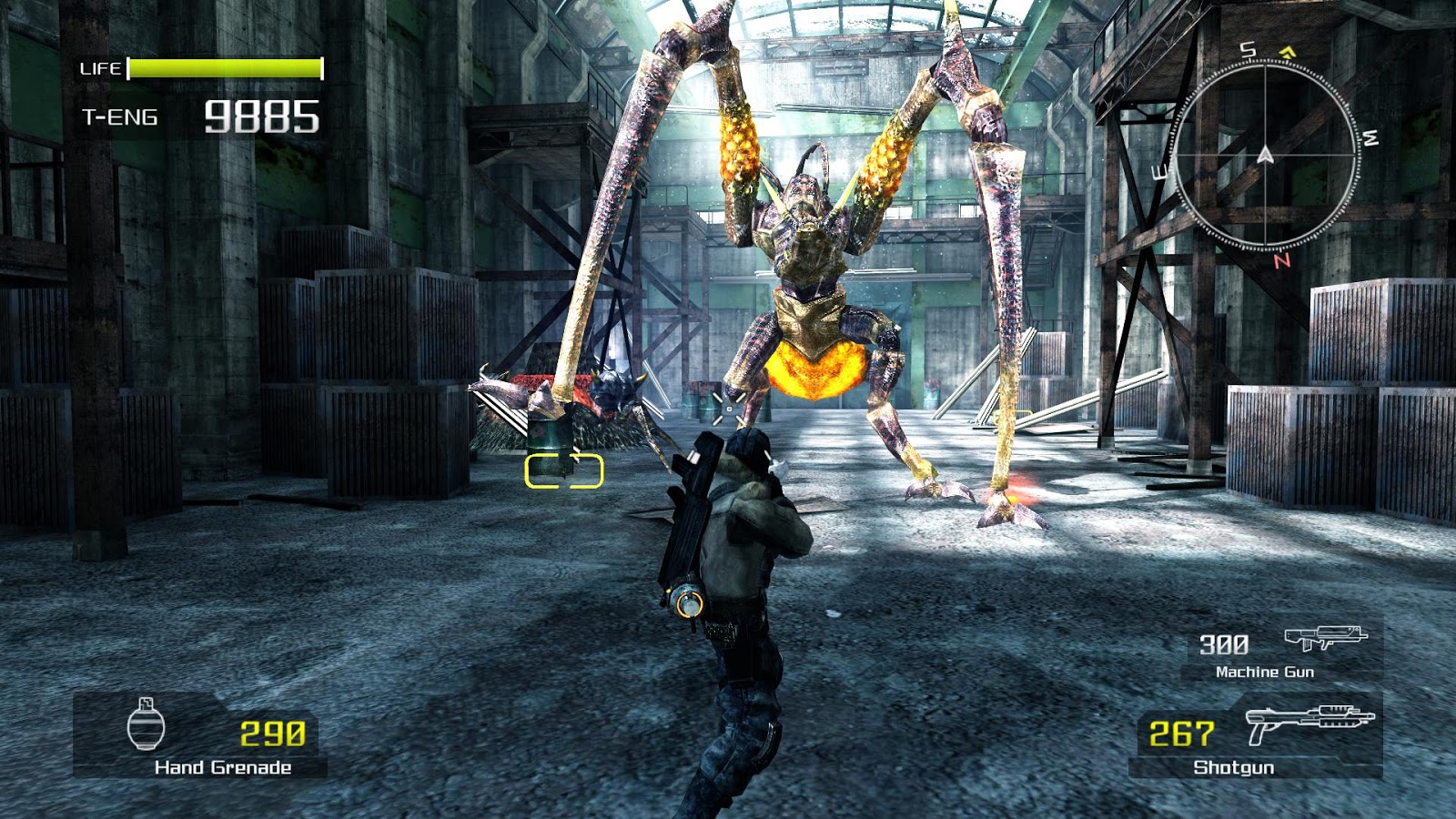Click the compass navigation dial
1456x819 pixels.
click(1265, 155)
